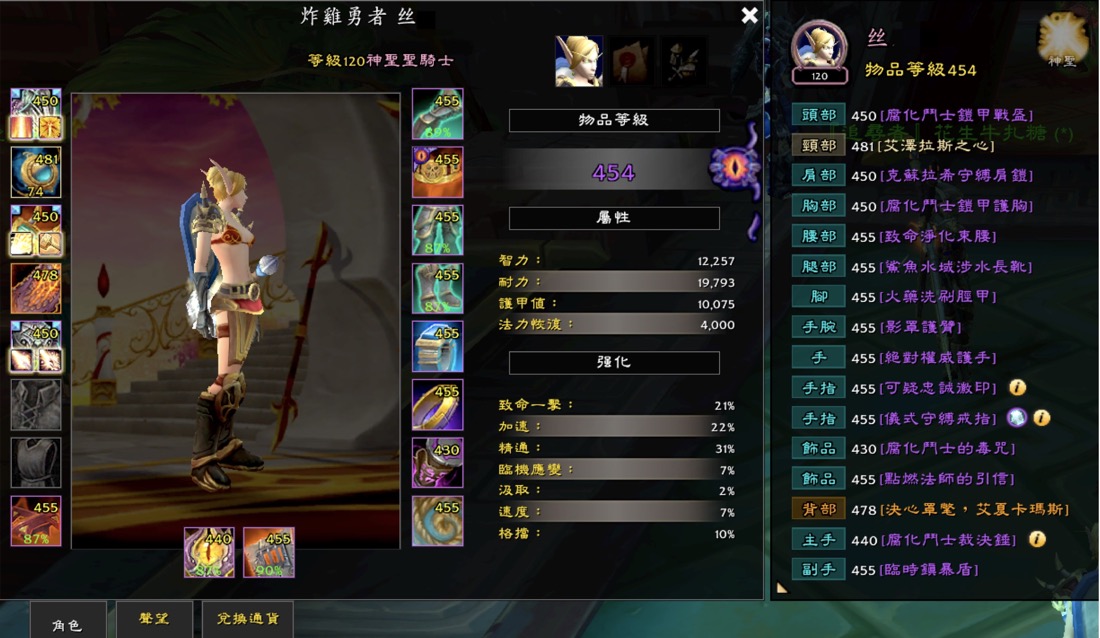
Task: Select the item level 481 necklace slot
Action: click(x=36, y=172)
